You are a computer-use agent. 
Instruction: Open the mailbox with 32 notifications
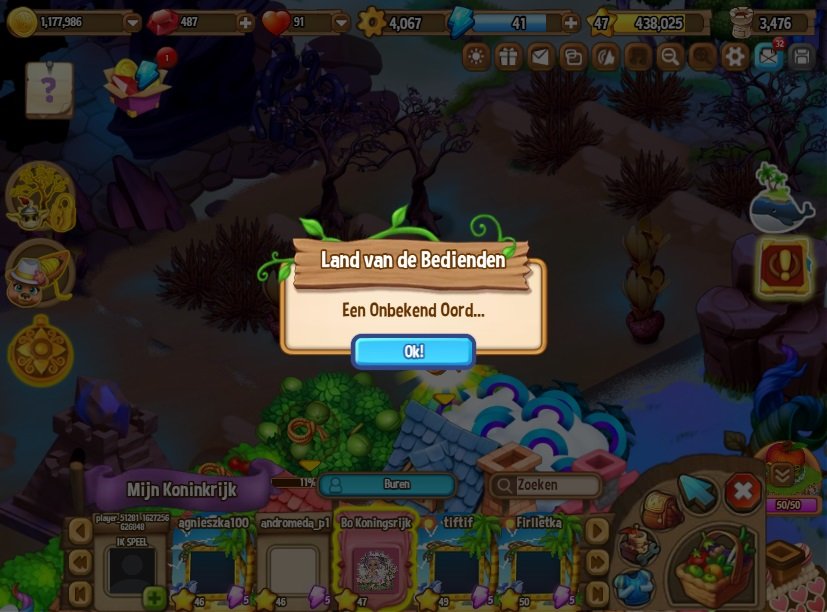pos(768,56)
